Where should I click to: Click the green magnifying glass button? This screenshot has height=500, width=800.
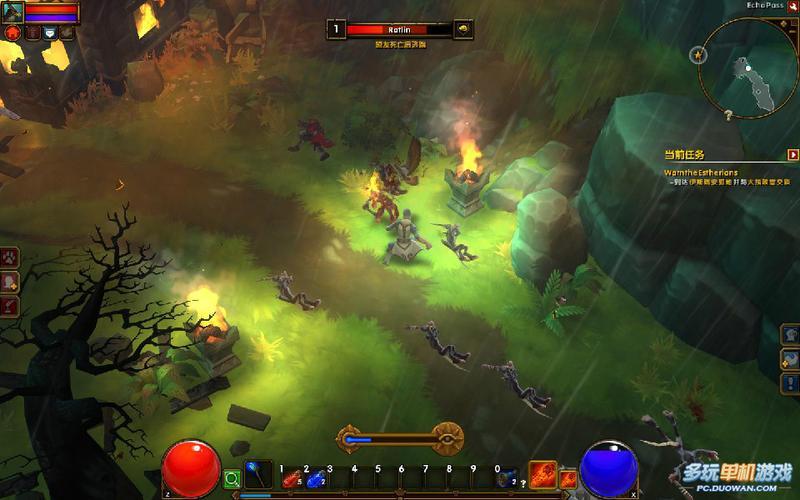pyautogui.click(x=232, y=480)
